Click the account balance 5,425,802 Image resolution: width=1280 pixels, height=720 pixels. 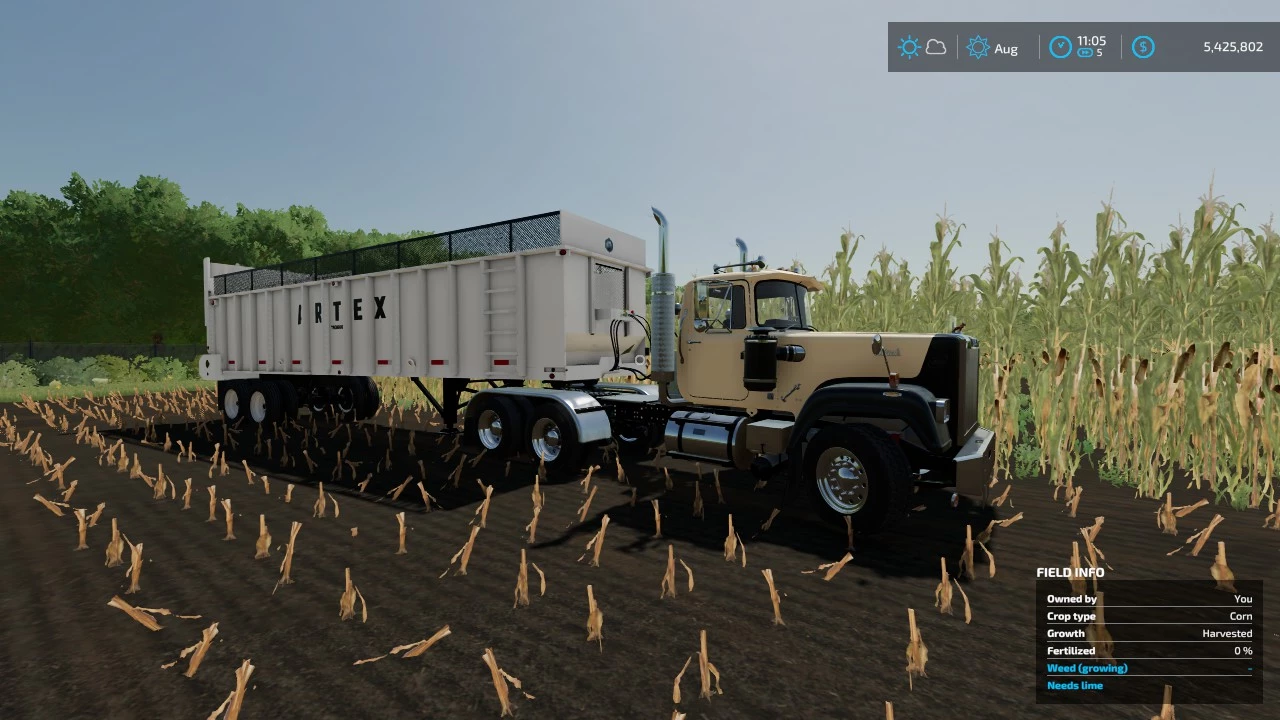point(1232,47)
